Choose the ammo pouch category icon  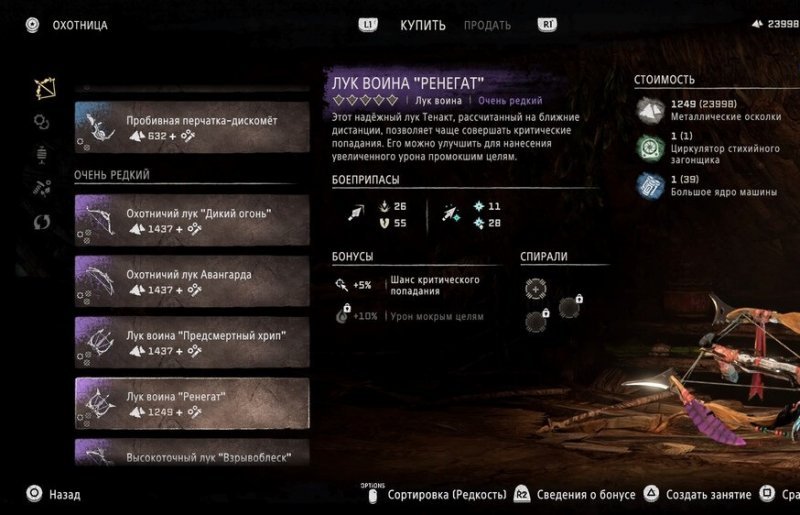click(42, 155)
